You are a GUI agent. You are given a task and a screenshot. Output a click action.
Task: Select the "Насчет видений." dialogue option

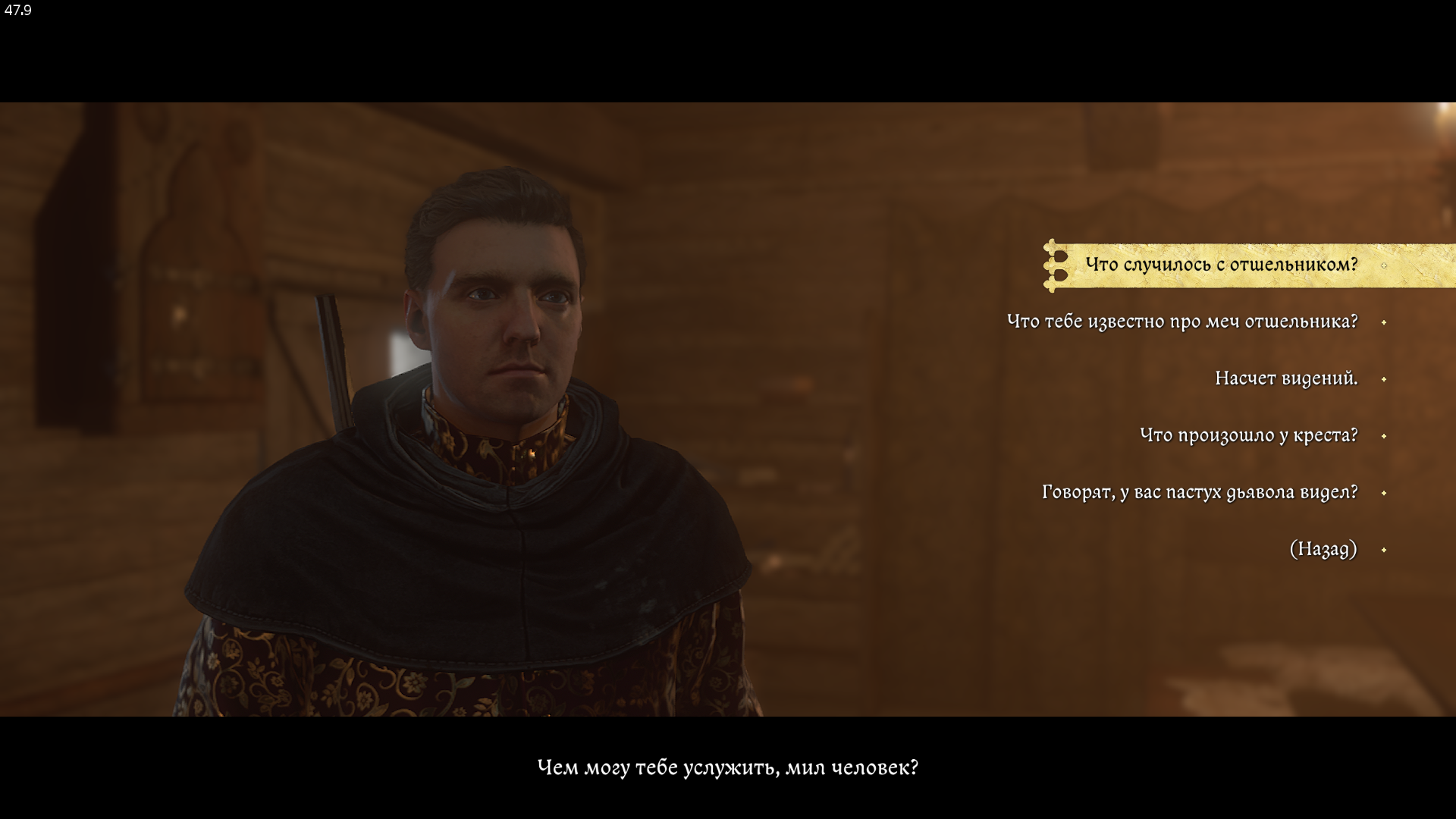[1285, 378]
